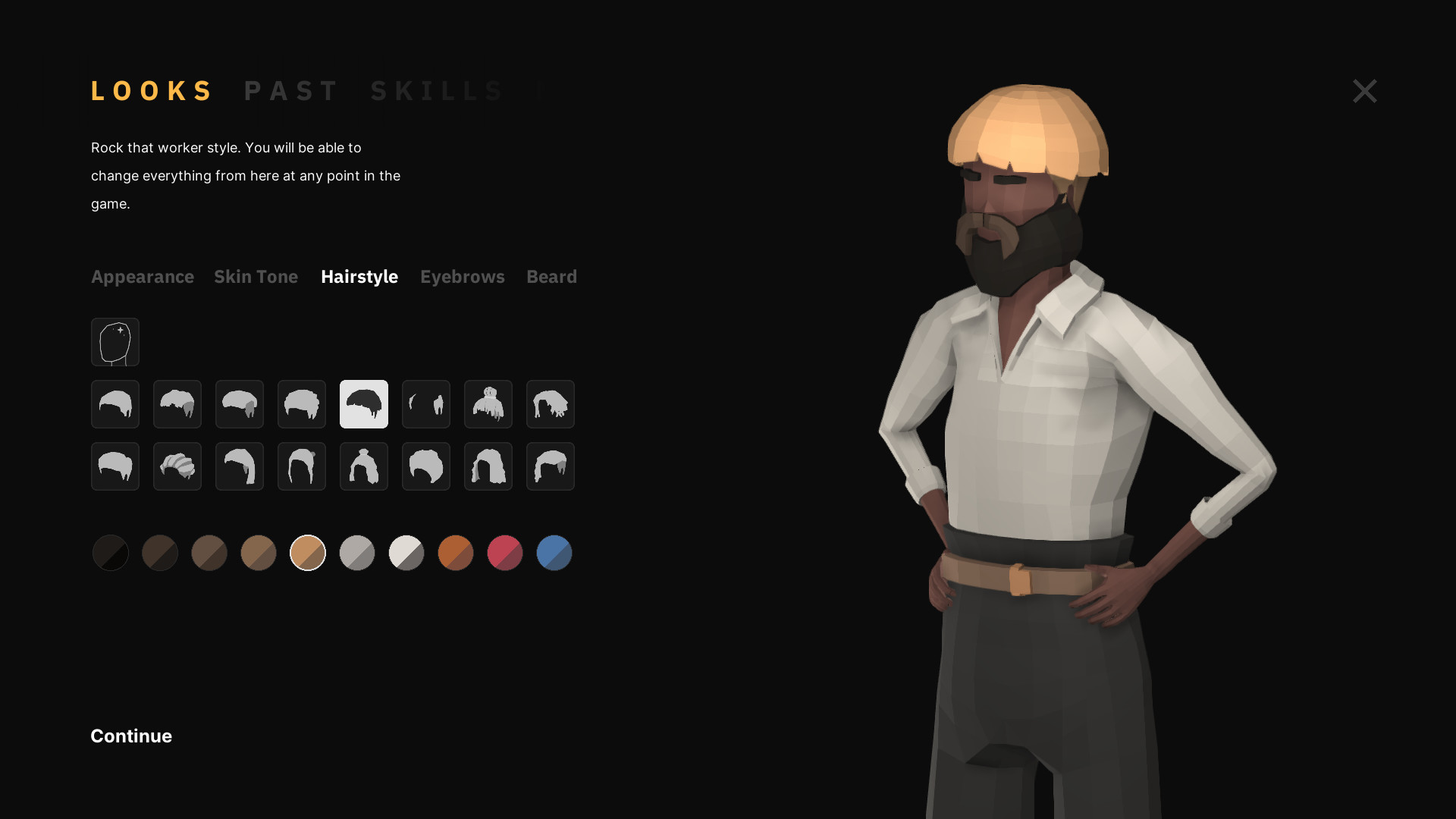Choose the long shoulder-length hairstyle
The width and height of the screenshot is (1456, 819).
[488, 466]
